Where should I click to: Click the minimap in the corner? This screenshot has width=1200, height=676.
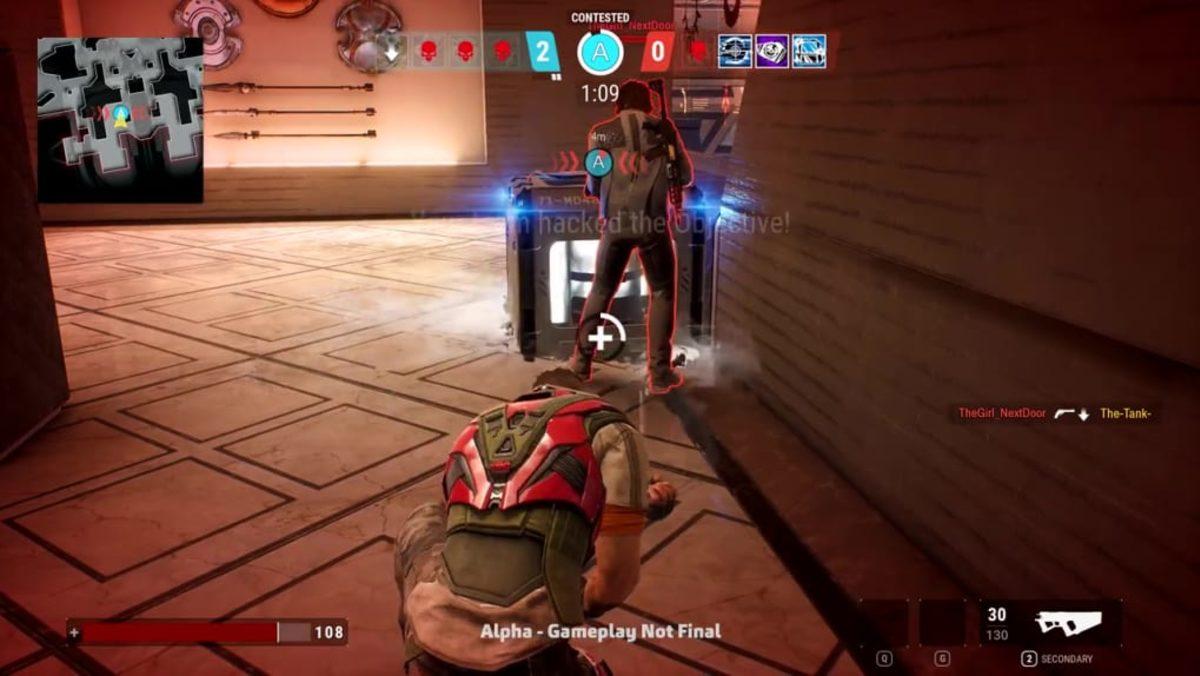point(120,120)
